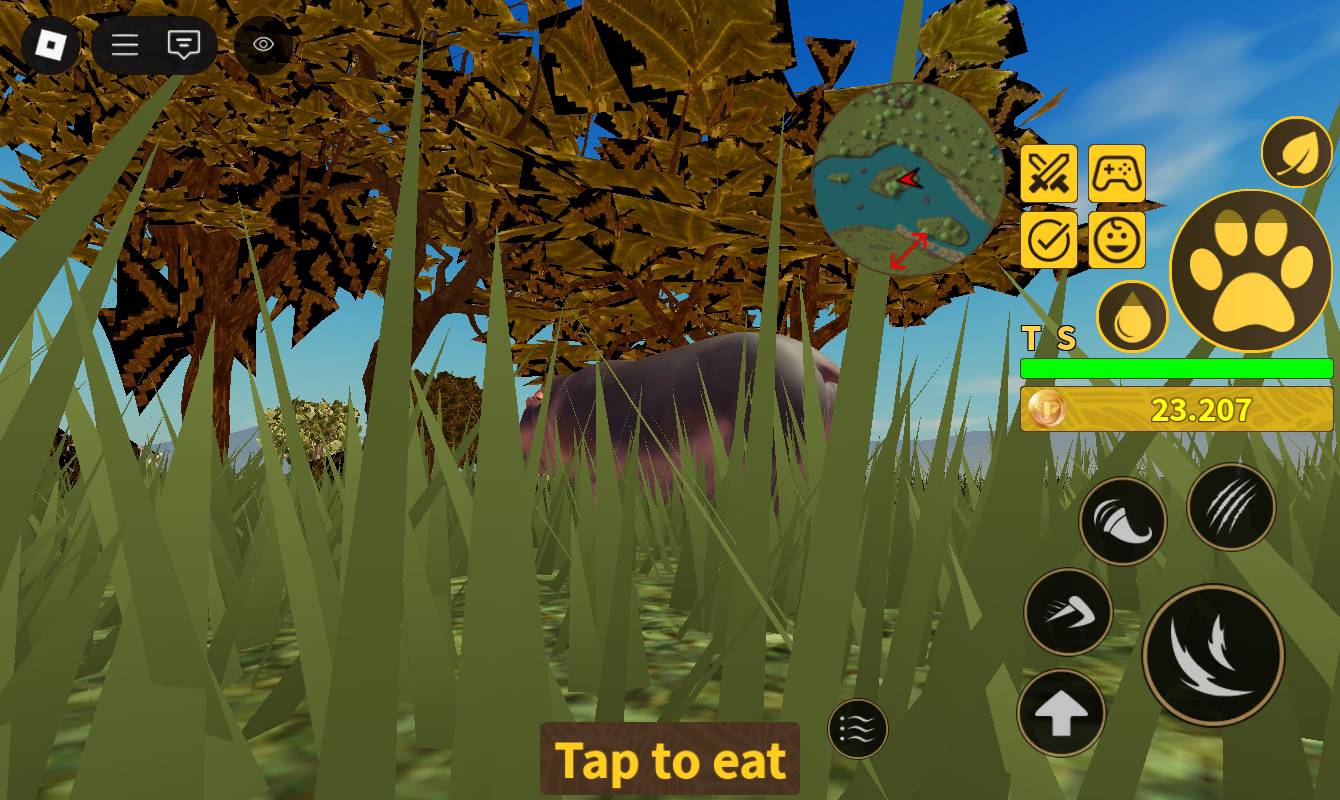Tap the wavy lines swim button
Viewport: 1340px width, 800px height.
tap(858, 729)
